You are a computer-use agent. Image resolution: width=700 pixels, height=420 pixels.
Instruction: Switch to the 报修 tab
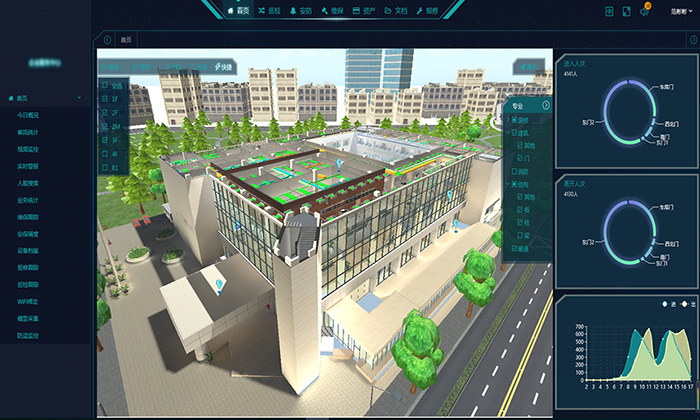point(427,10)
